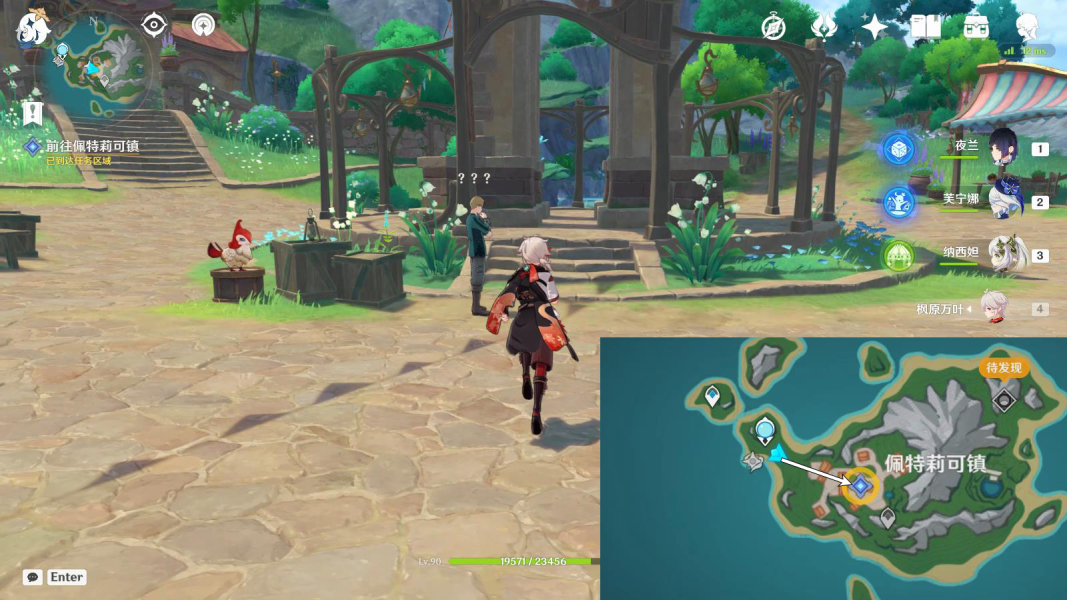Open the adventurer handbook book icon

925,27
